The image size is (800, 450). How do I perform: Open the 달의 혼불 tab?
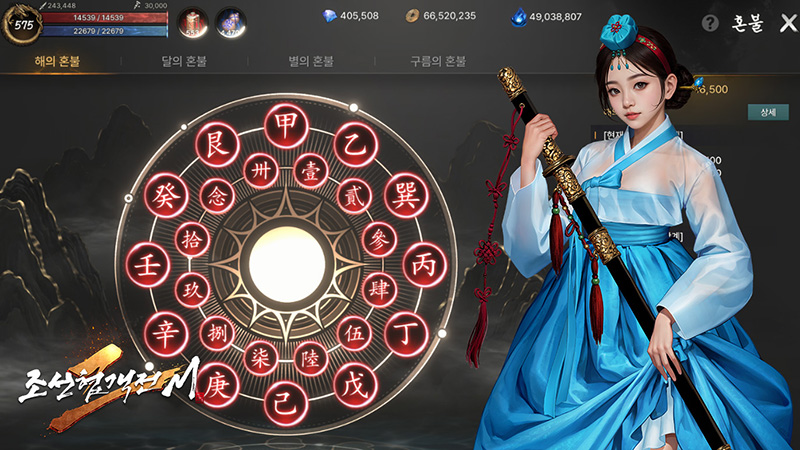(x=187, y=61)
